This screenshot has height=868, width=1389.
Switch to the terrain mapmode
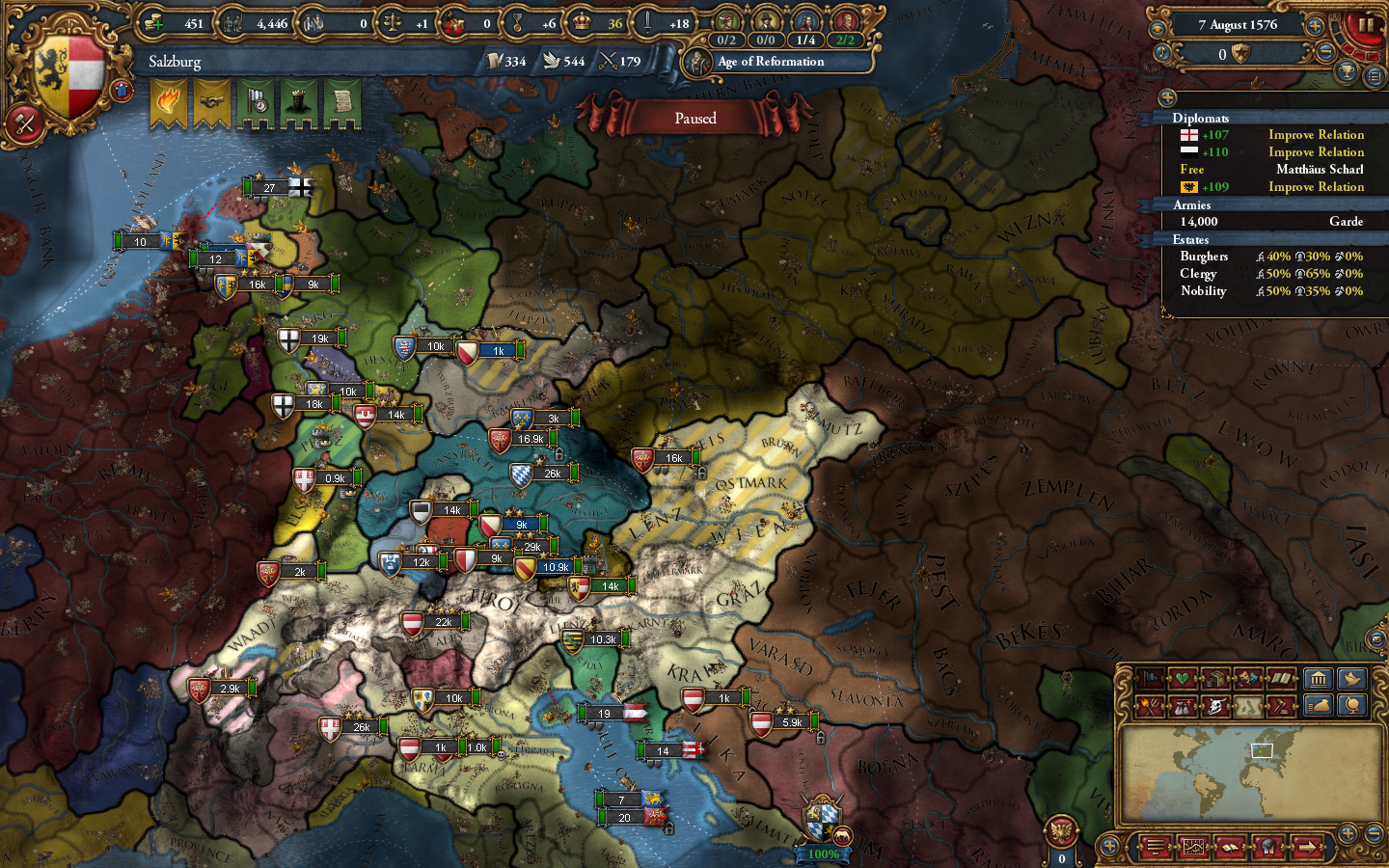tap(1248, 707)
